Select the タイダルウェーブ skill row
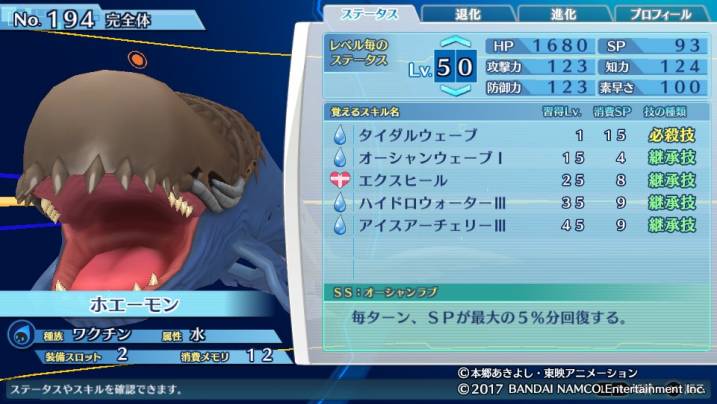 click(514, 135)
